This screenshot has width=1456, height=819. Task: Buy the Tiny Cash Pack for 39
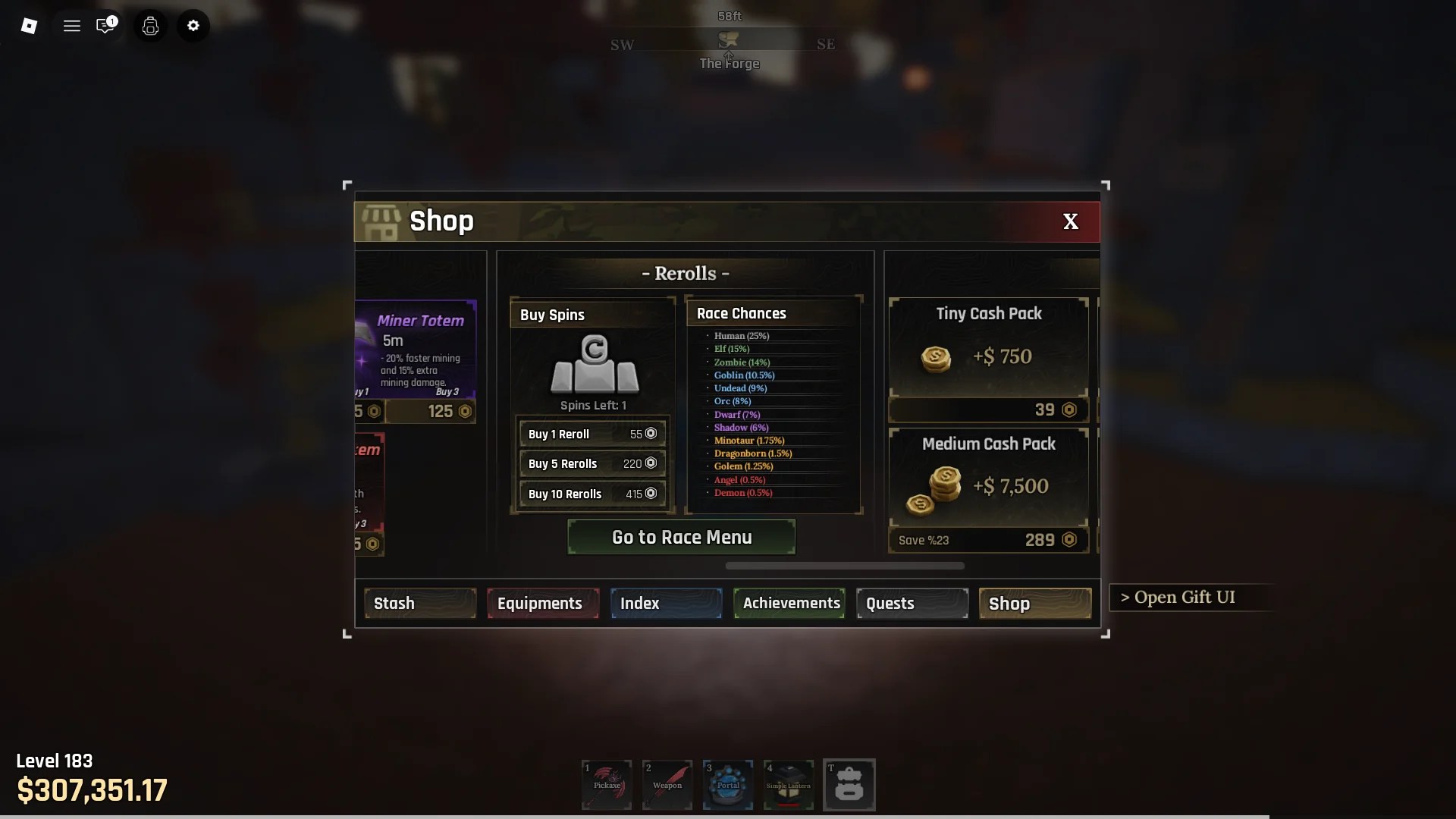click(988, 409)
